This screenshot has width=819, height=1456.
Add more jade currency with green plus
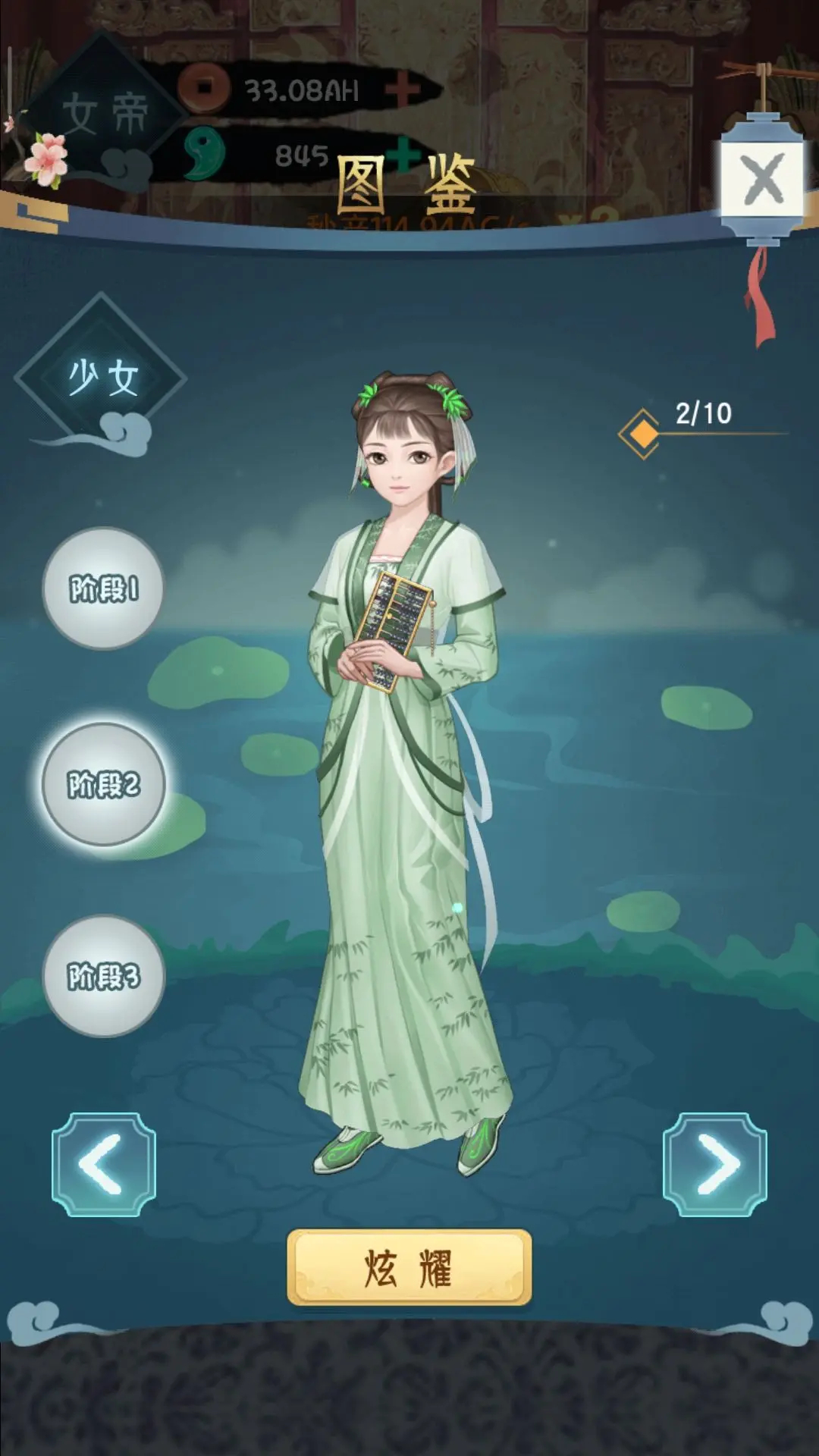coord(407,154)
